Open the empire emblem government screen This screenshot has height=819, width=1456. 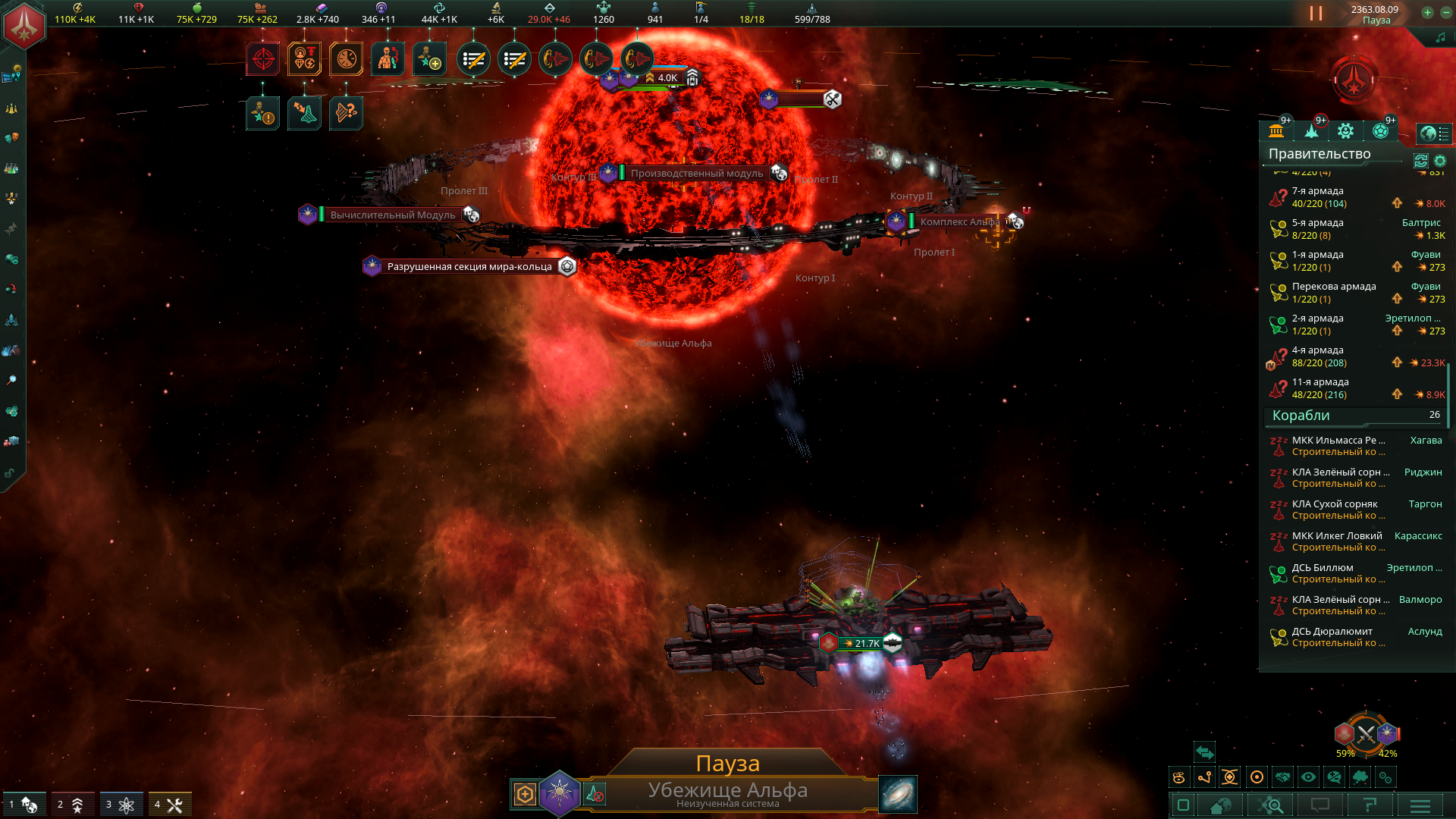(24, 25)
